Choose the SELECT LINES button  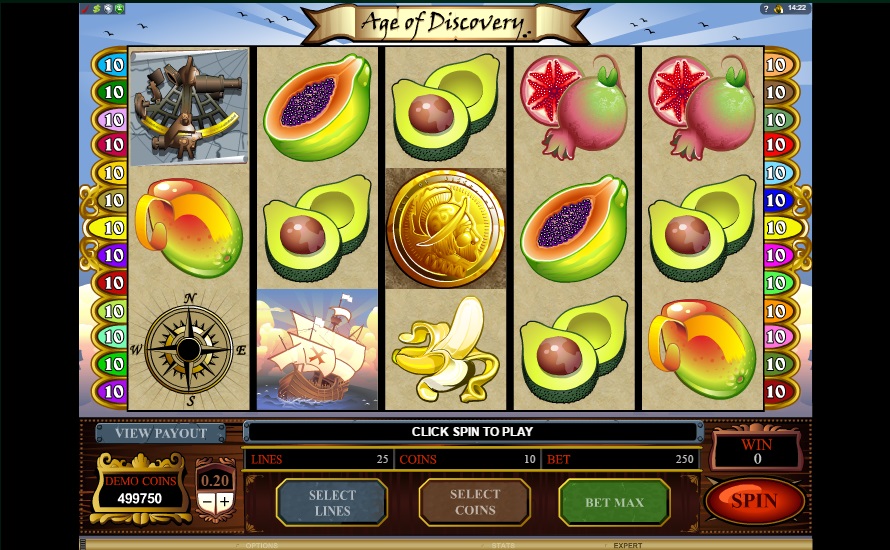[x=331, y=502]
